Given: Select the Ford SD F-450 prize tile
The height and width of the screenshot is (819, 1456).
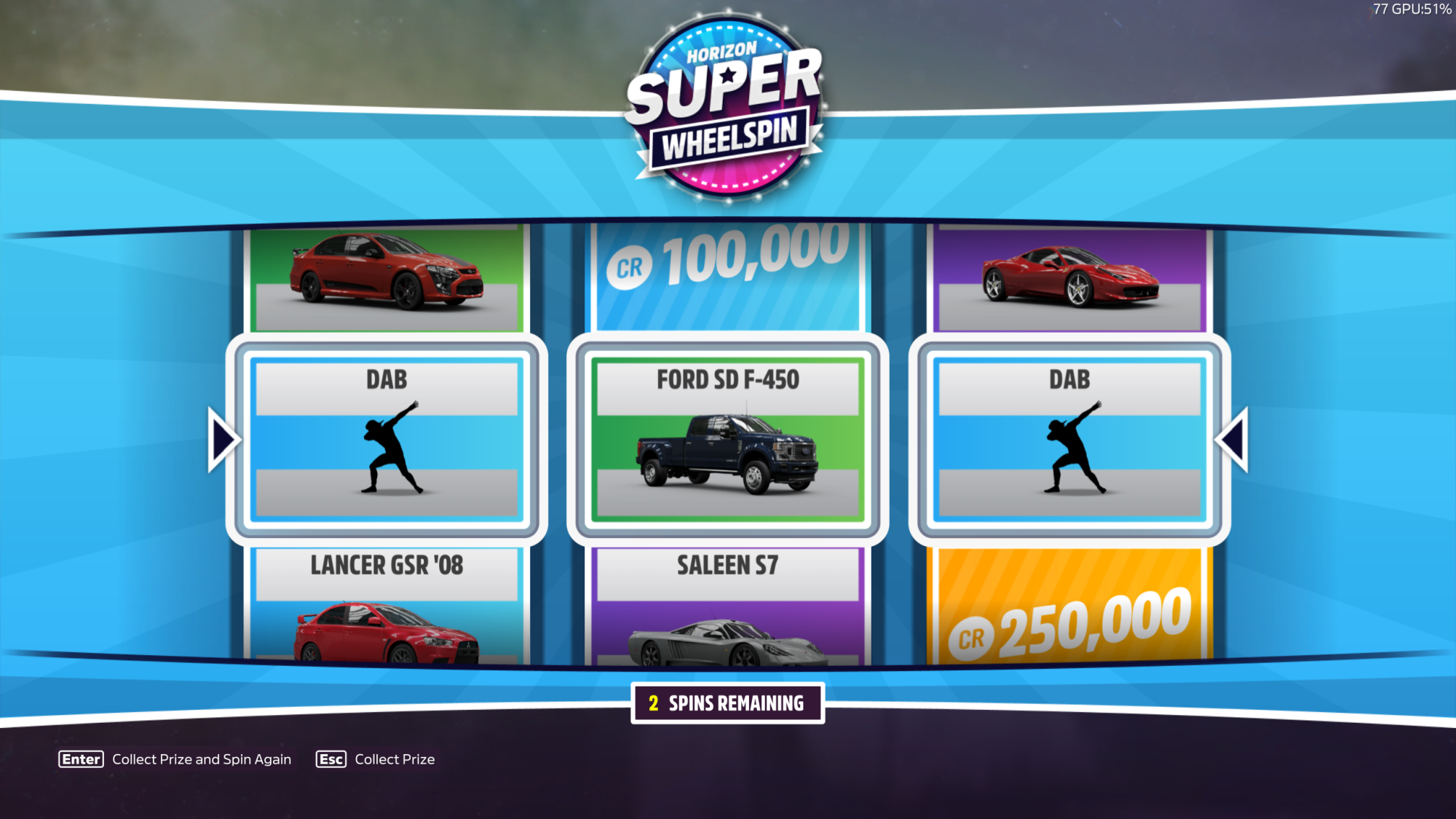Looking at the screenshot, I should (x=727, y=439).
